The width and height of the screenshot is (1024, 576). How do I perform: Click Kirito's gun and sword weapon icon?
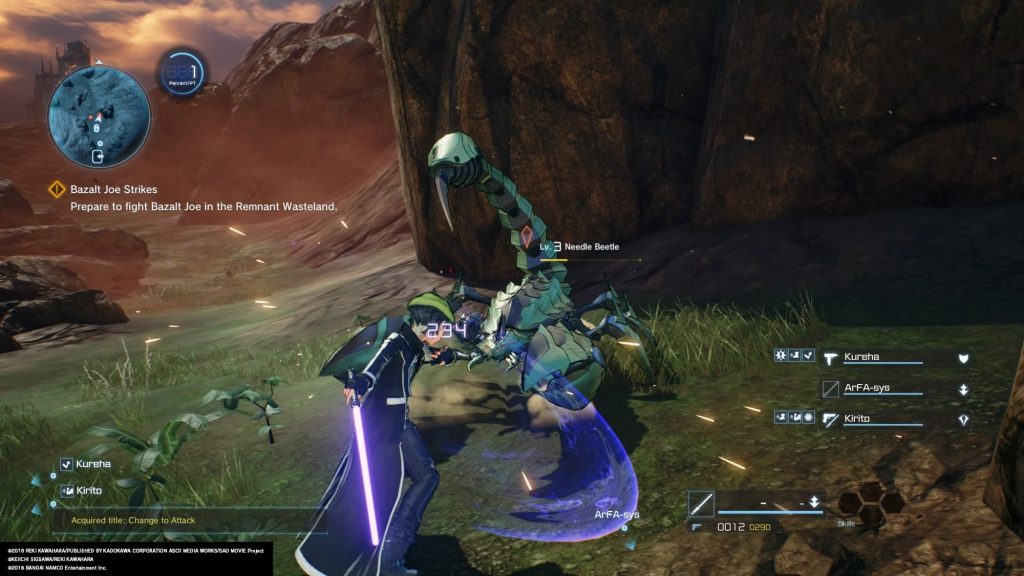point(830,419)
